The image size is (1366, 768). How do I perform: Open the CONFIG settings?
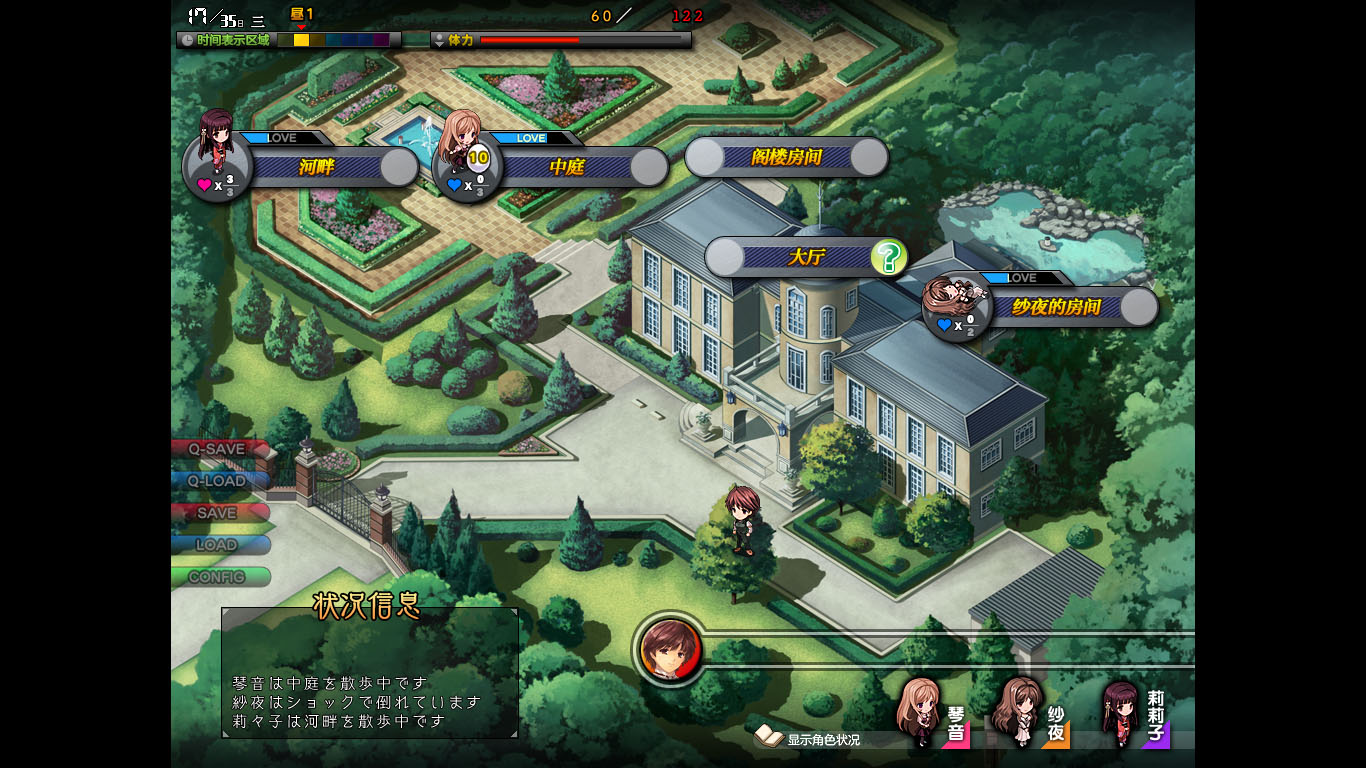(x=218, y=577)
